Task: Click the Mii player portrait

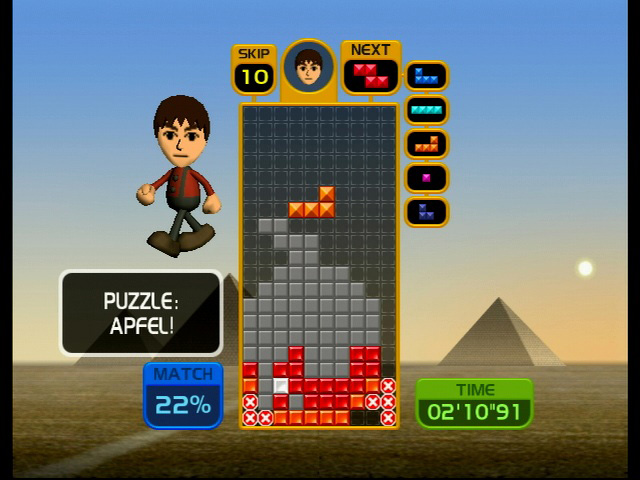Action: 308,68
